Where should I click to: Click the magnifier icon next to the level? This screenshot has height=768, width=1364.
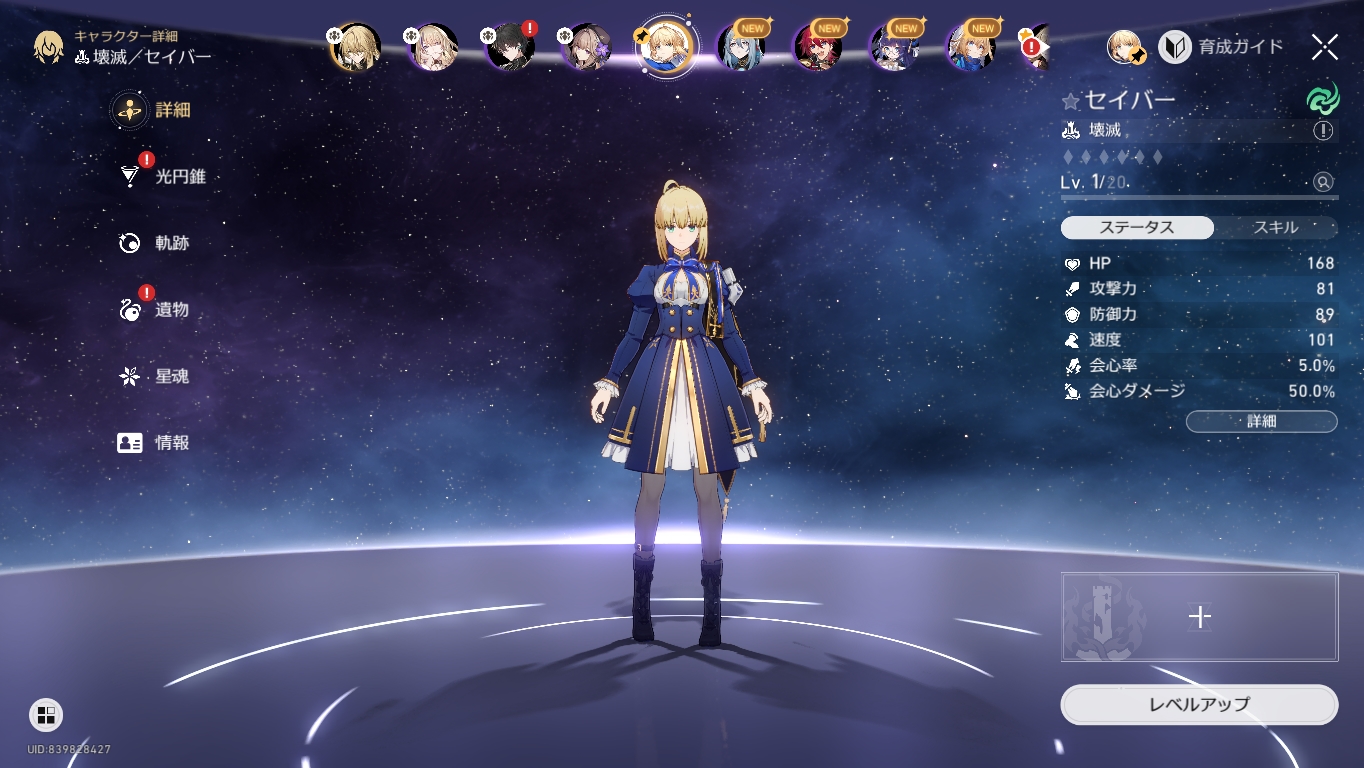[x=1323, y=182]
